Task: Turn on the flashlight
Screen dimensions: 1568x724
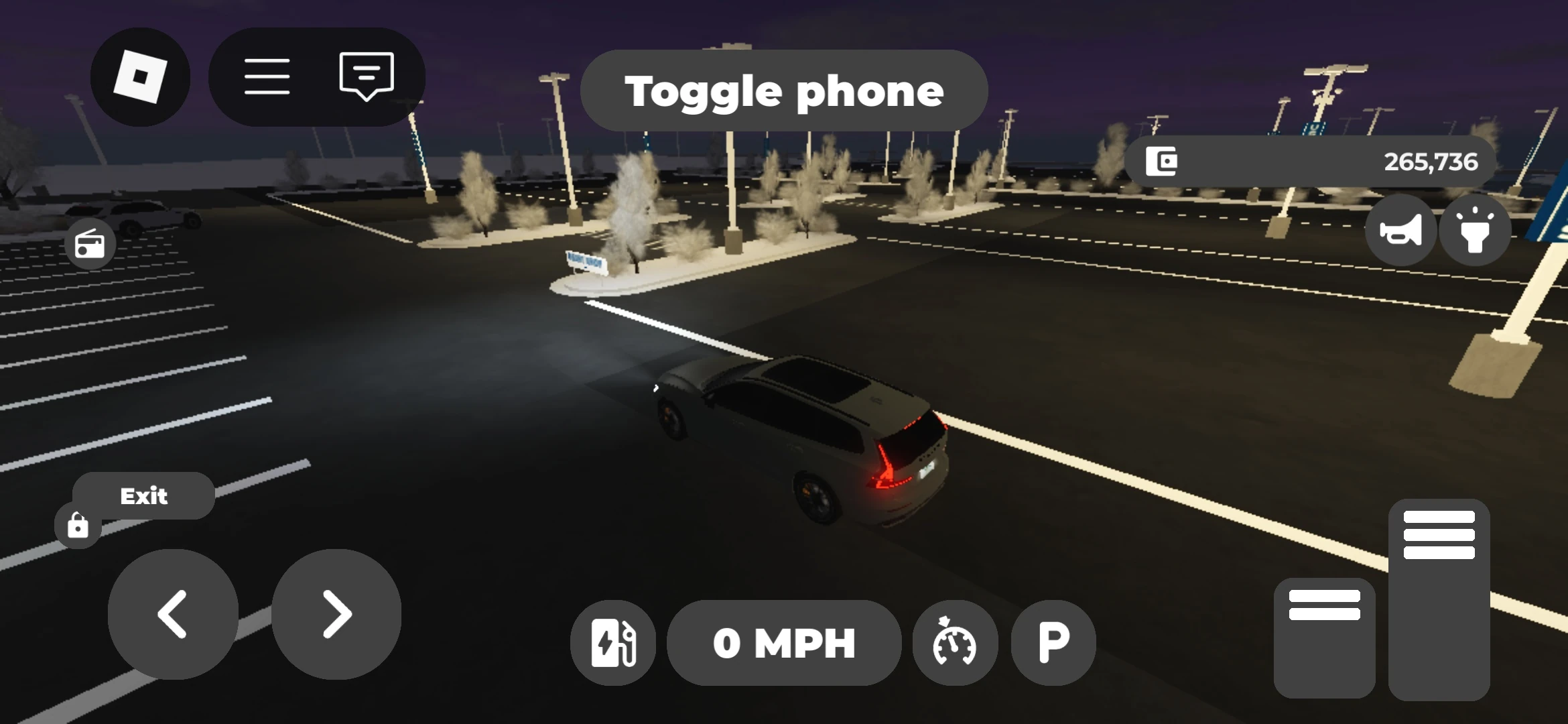Action: point(1474,229)
